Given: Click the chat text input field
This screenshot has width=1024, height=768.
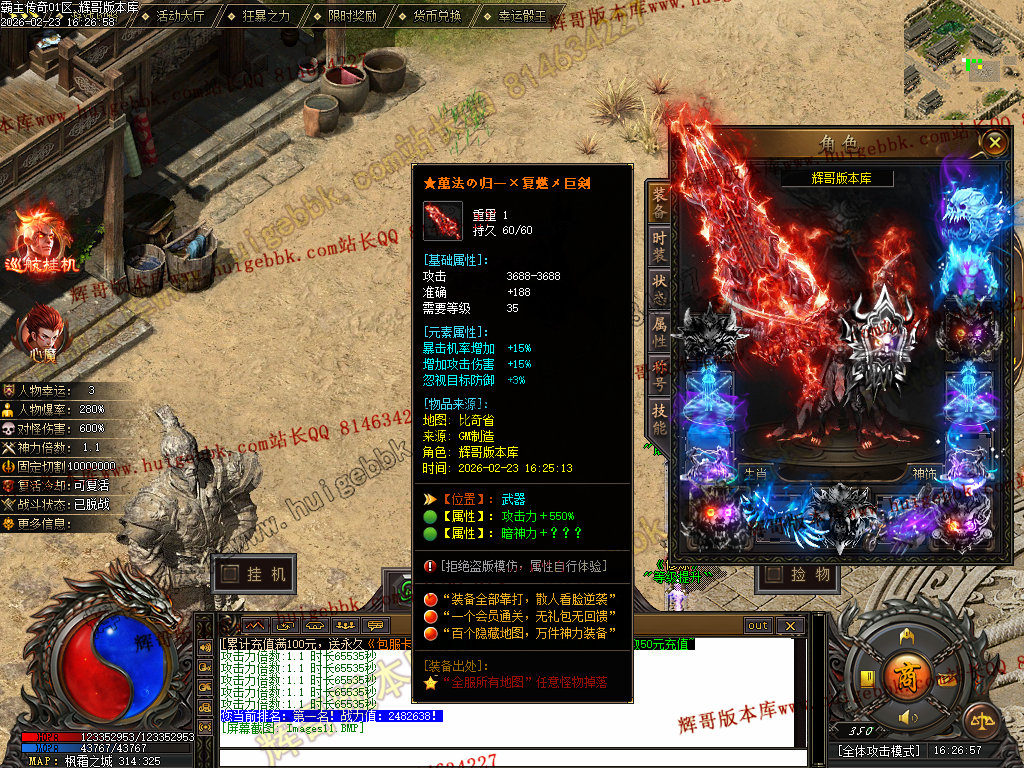Looking at the screenshot, I should (x=510, y=756).
